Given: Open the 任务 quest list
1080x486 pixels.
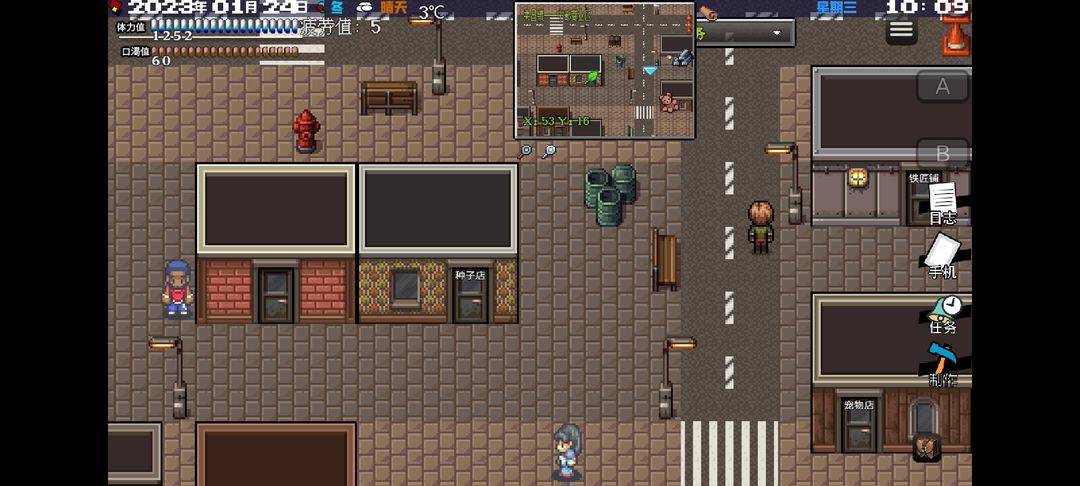Looking at the screenshot, I should (943, 313).
